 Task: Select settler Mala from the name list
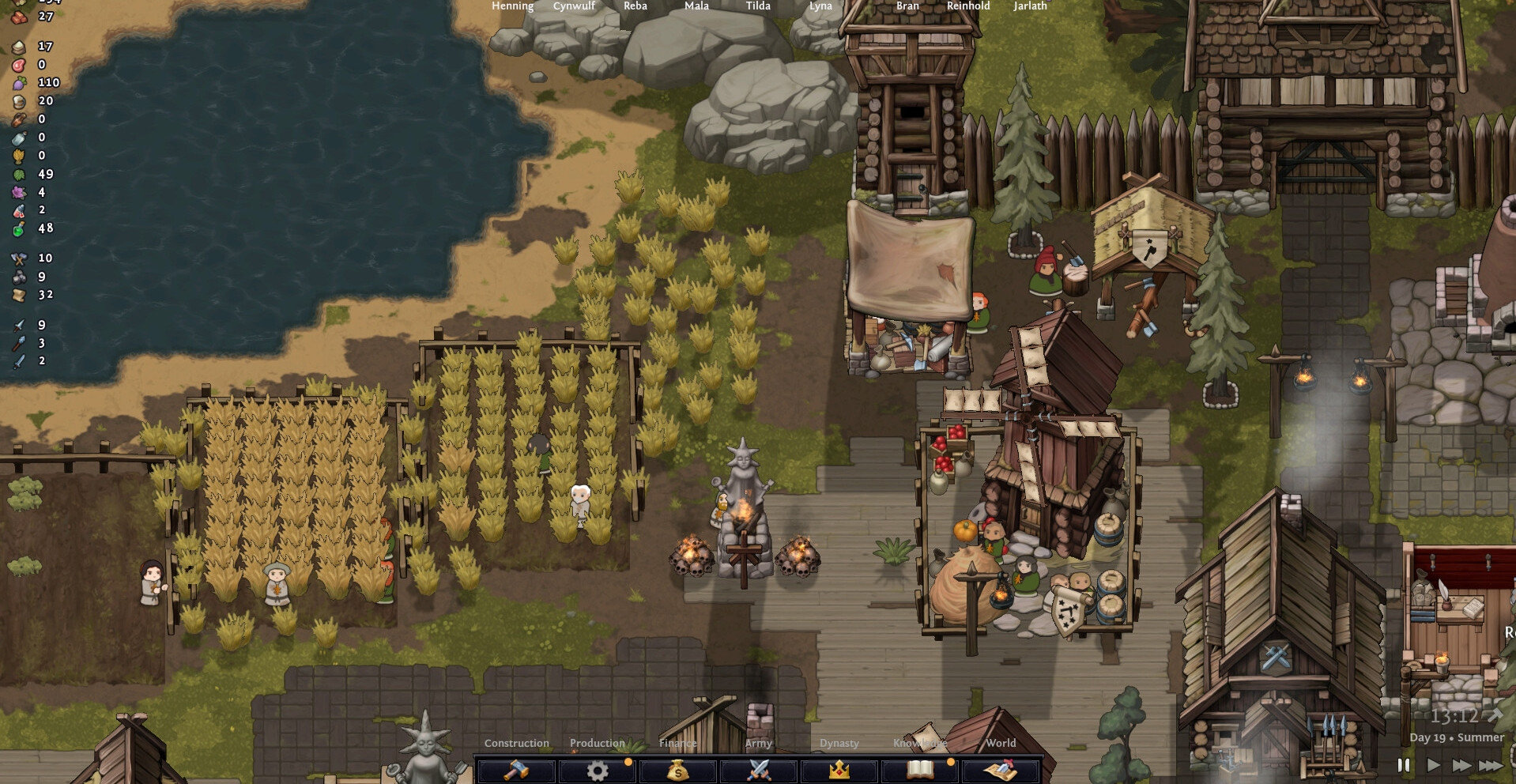coord(696,6)
